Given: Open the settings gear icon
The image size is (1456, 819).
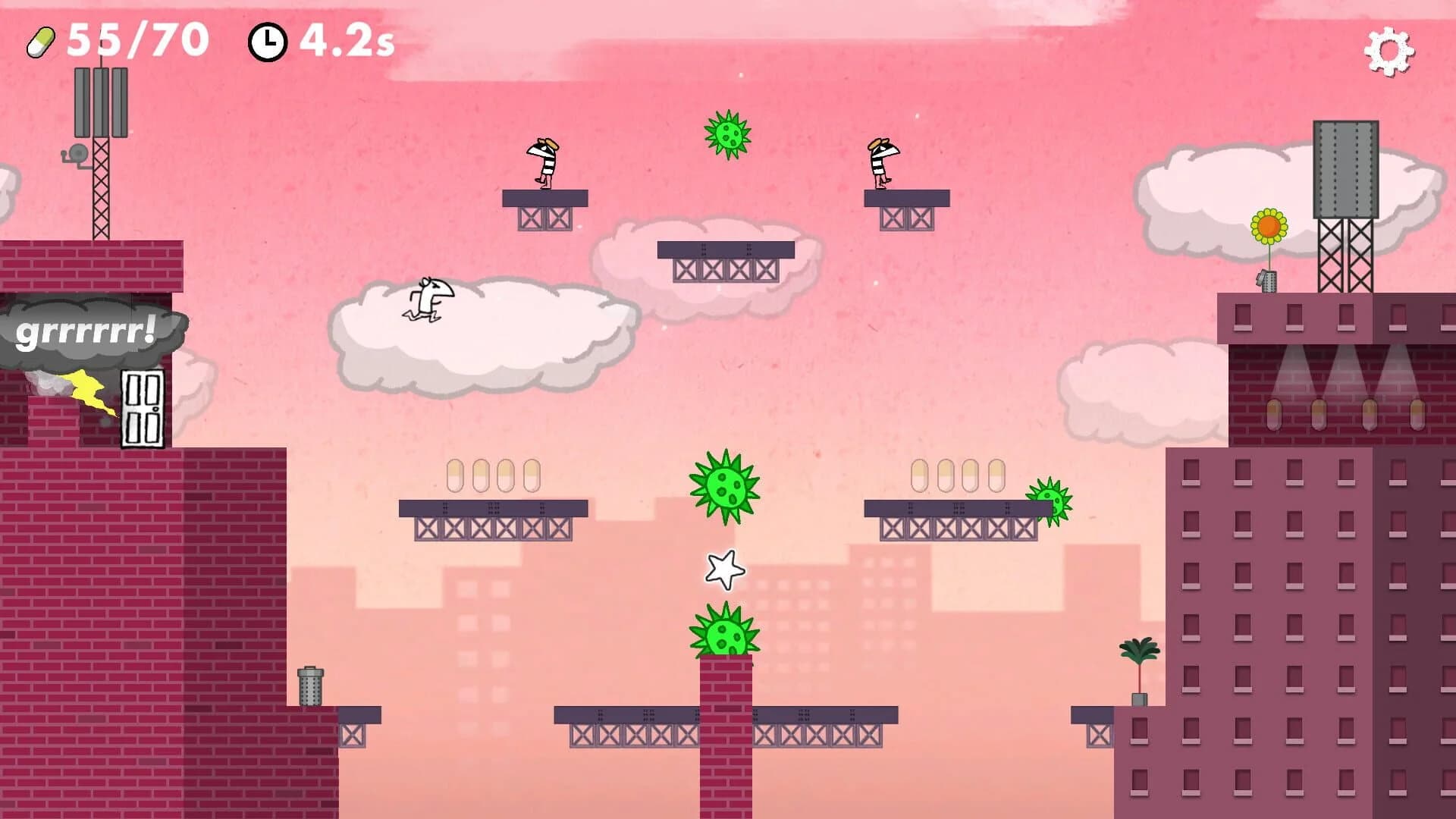Looking at the screenshot, I should [x=1389, y=51].
